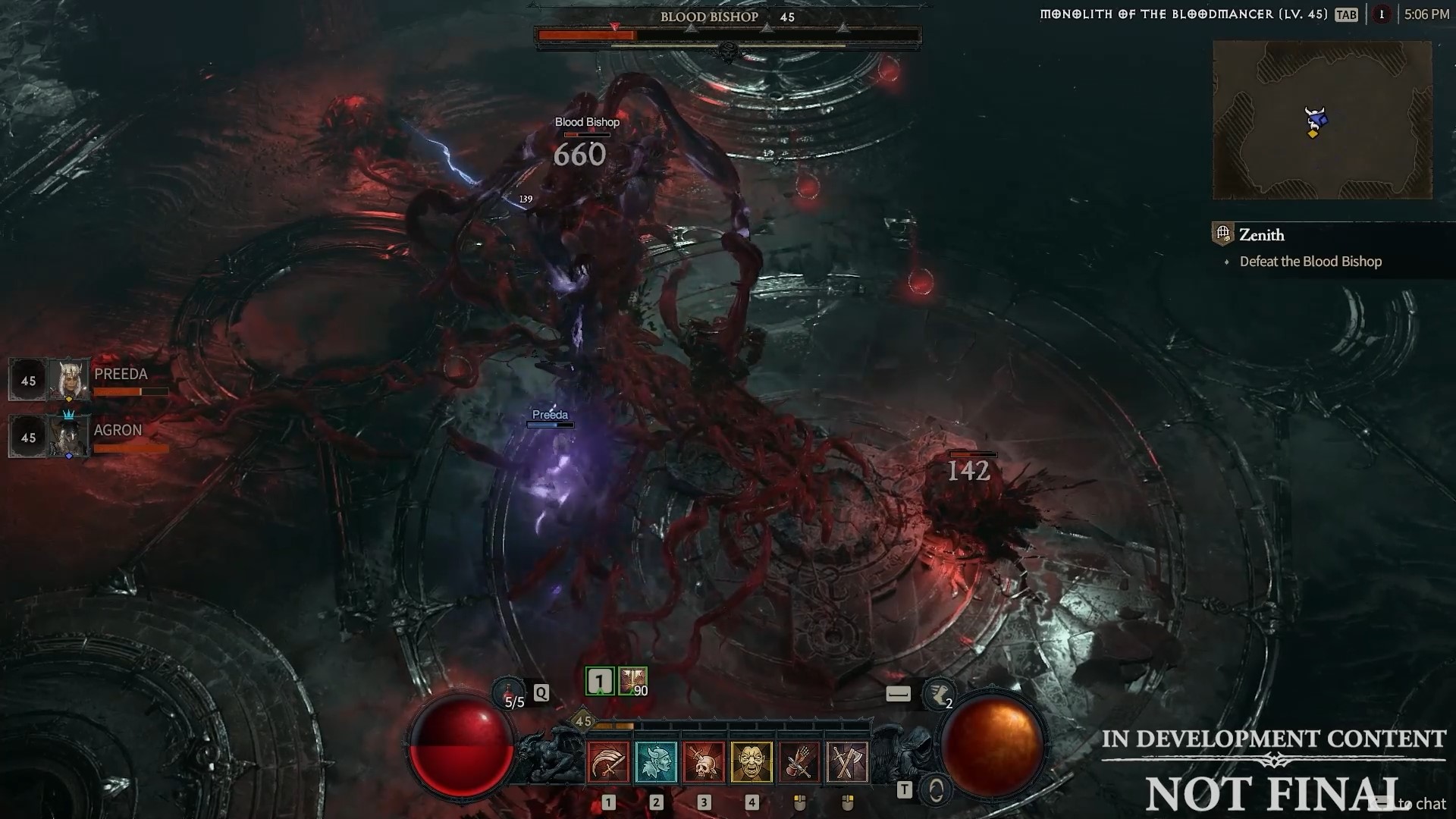This screenshot has width=1456, height=819.
Task: Trigger the yellow Challenging Shout skill icon
Action: pyautogui.click(x=752, y=762)
